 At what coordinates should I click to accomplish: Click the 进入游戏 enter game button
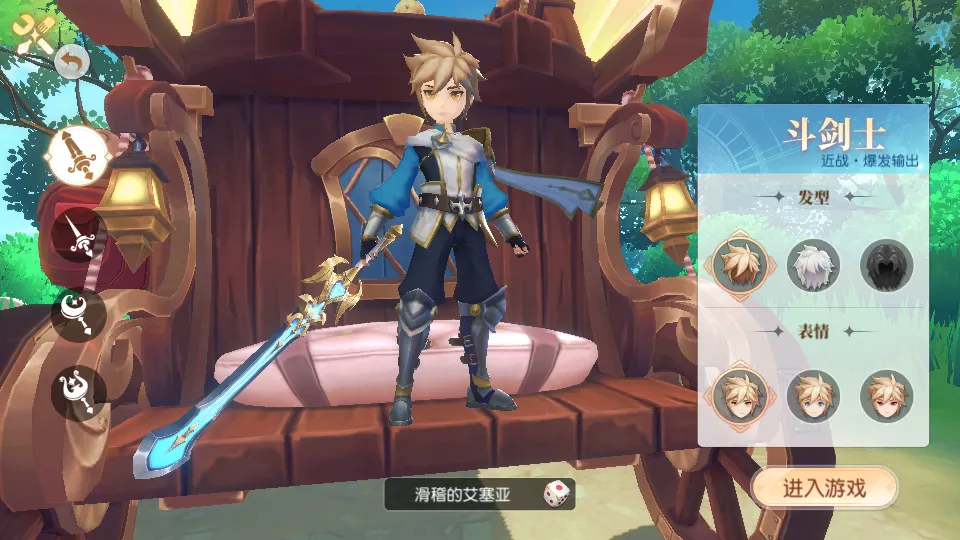(x=824, y=488)
